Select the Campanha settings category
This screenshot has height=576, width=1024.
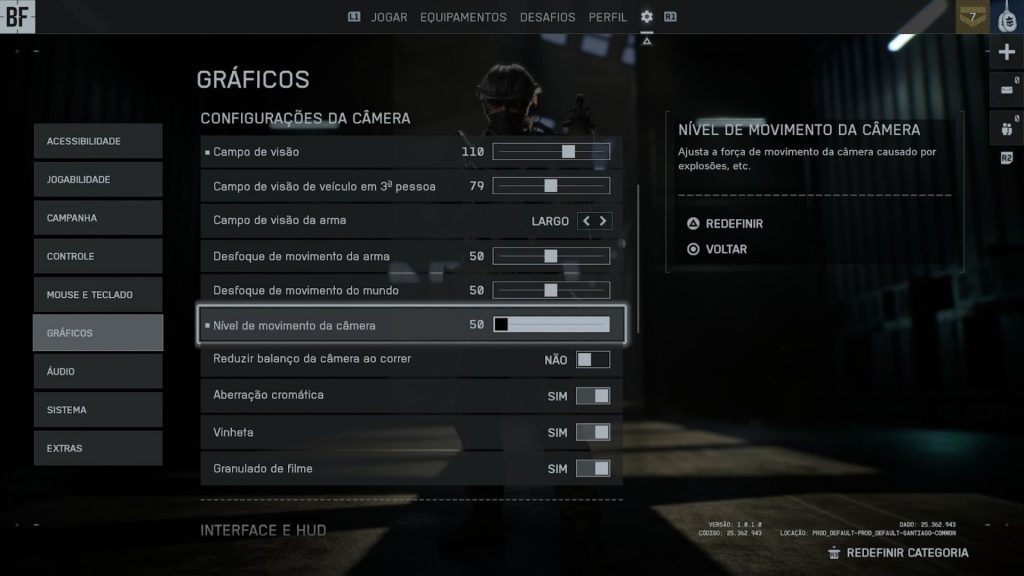[x=97, y=218]
